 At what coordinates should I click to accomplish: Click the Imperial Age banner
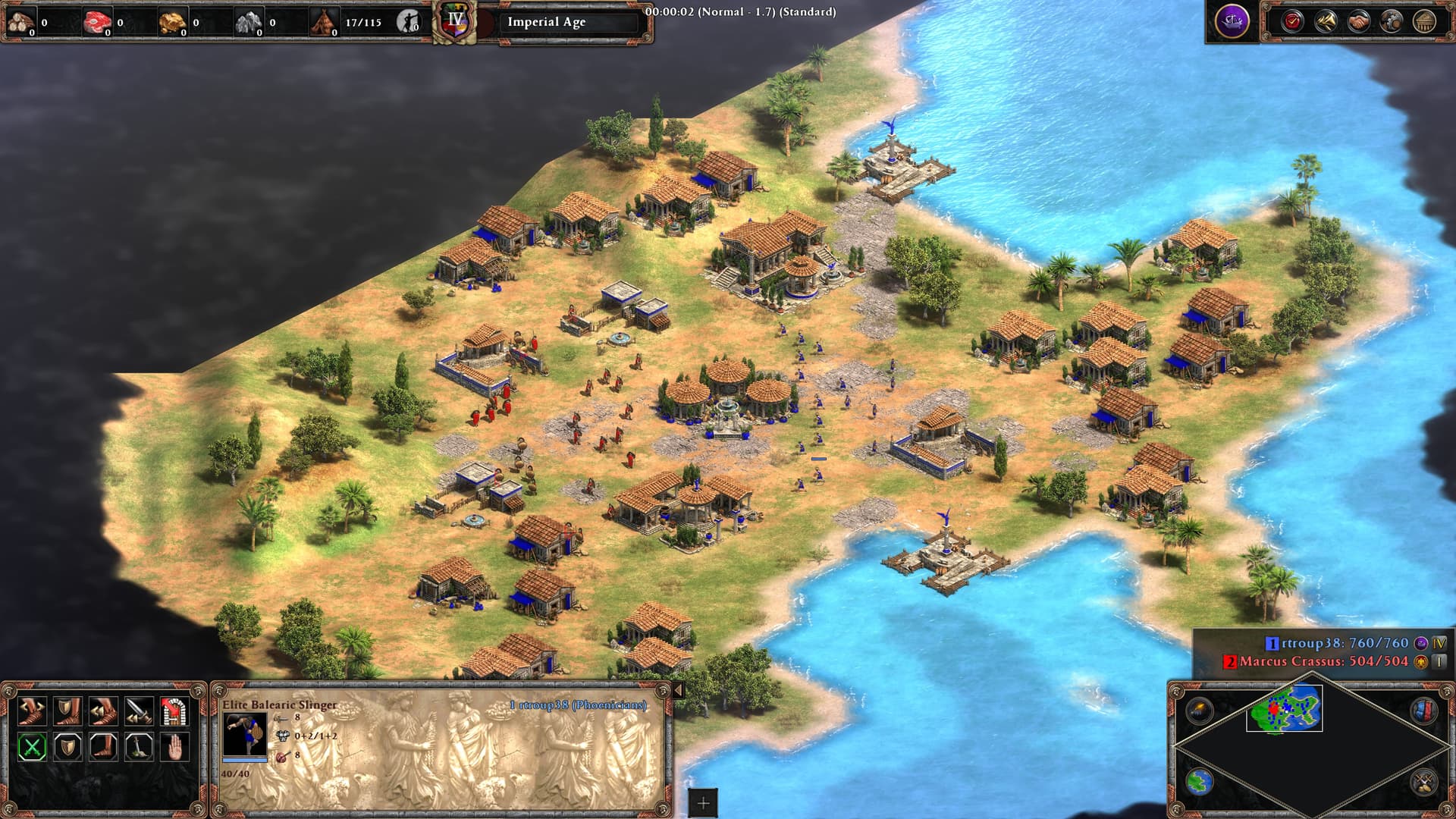546,22
